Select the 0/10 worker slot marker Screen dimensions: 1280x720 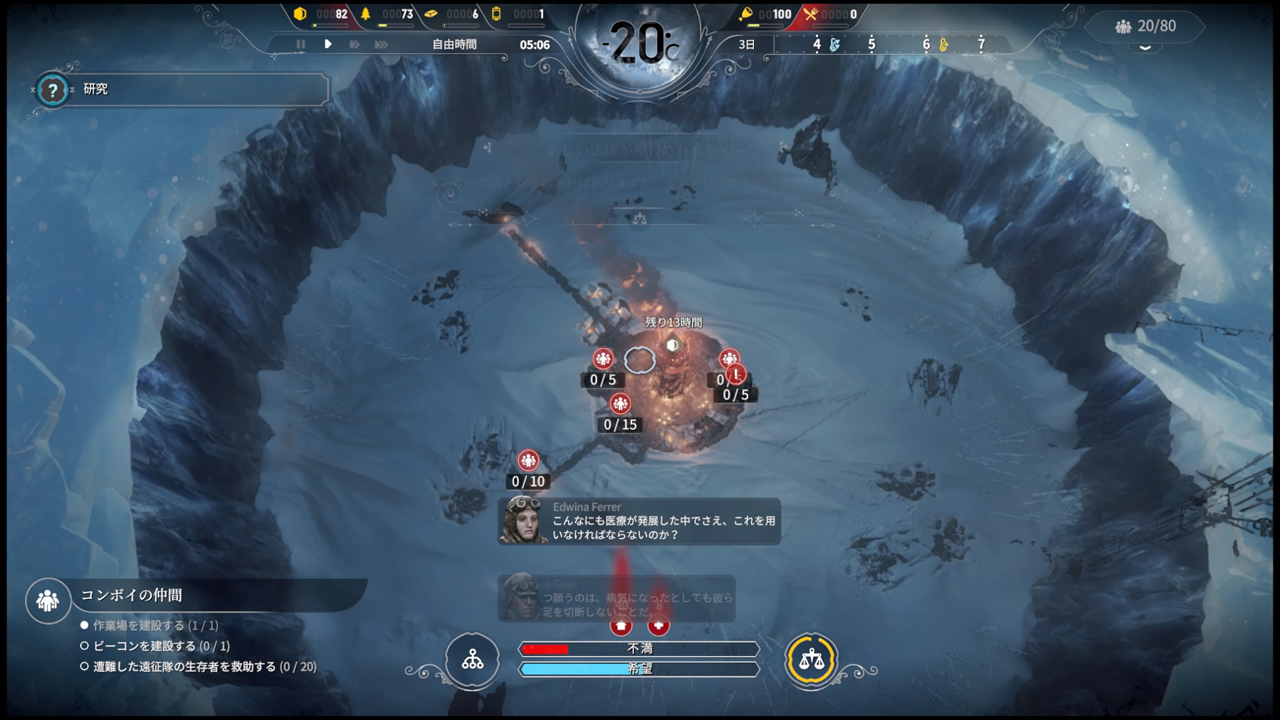tap(528, 461)
